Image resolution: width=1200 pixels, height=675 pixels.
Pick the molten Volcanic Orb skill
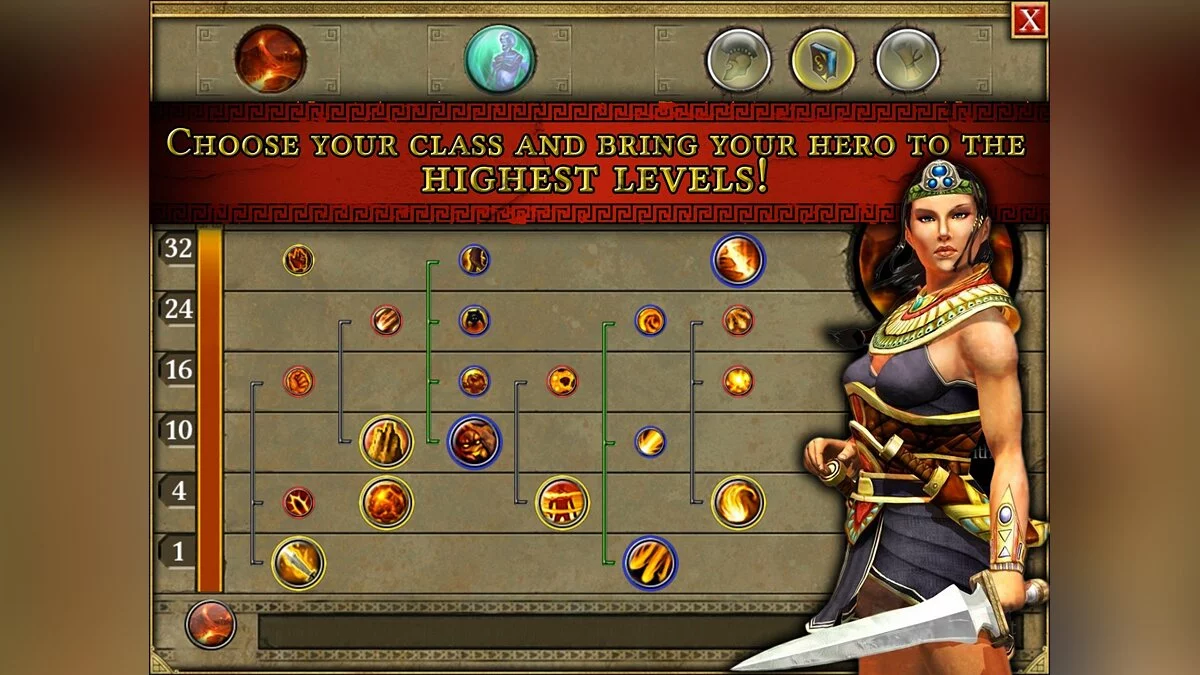pos(386,502)
